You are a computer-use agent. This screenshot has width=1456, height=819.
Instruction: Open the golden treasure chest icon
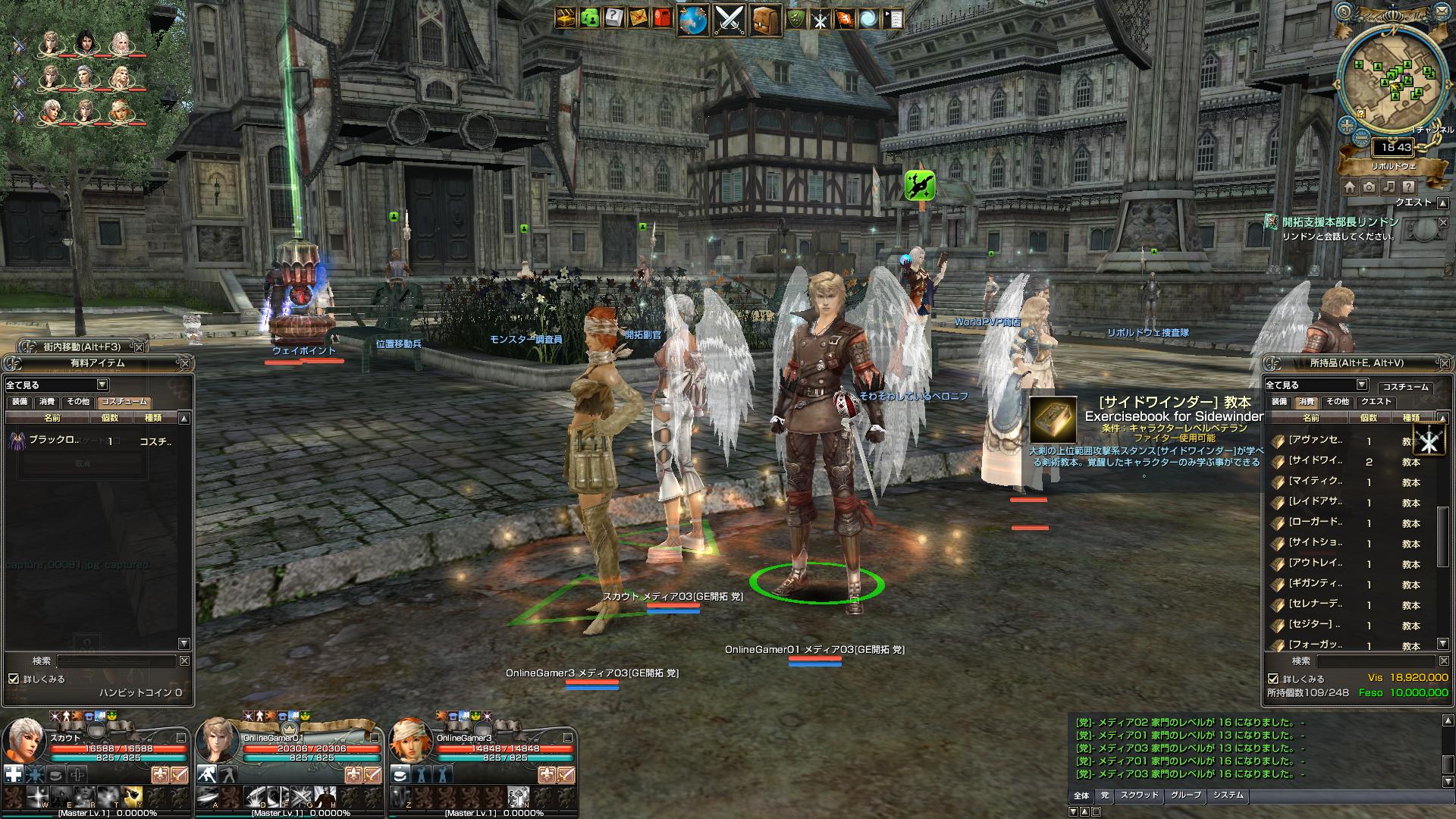coord(565,17)
